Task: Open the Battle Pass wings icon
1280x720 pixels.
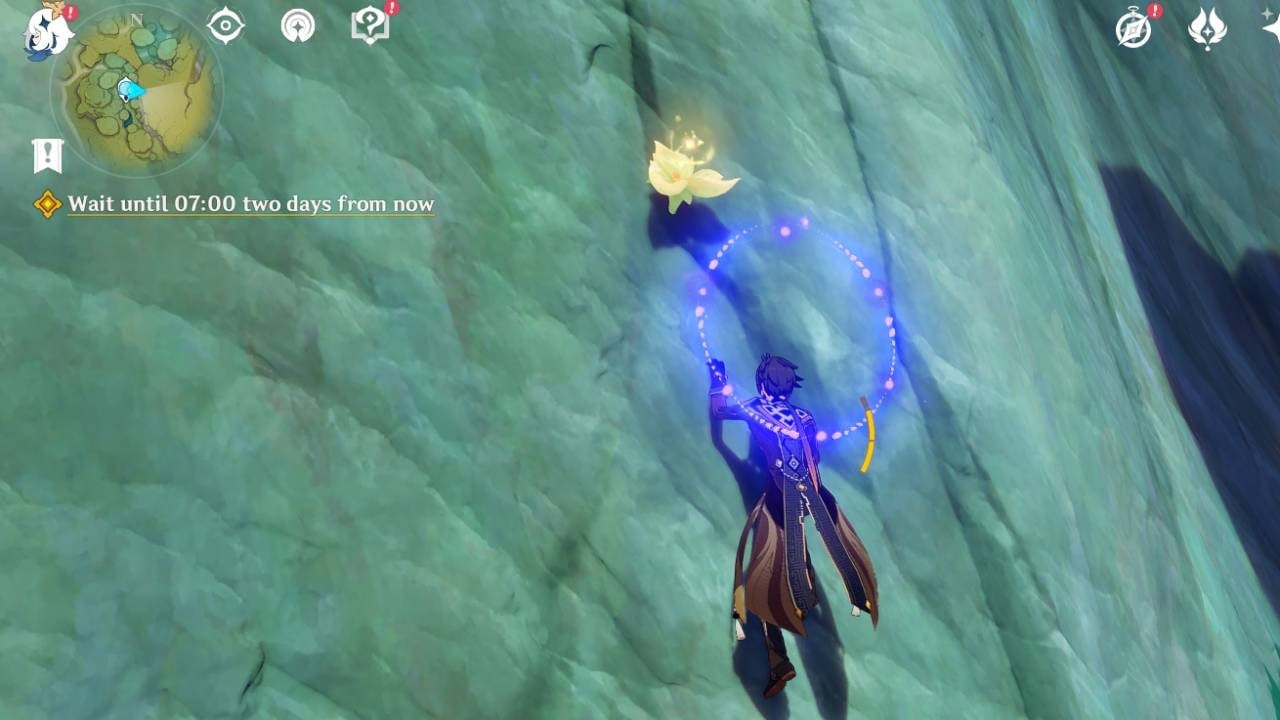Action: pos(1207,30)
